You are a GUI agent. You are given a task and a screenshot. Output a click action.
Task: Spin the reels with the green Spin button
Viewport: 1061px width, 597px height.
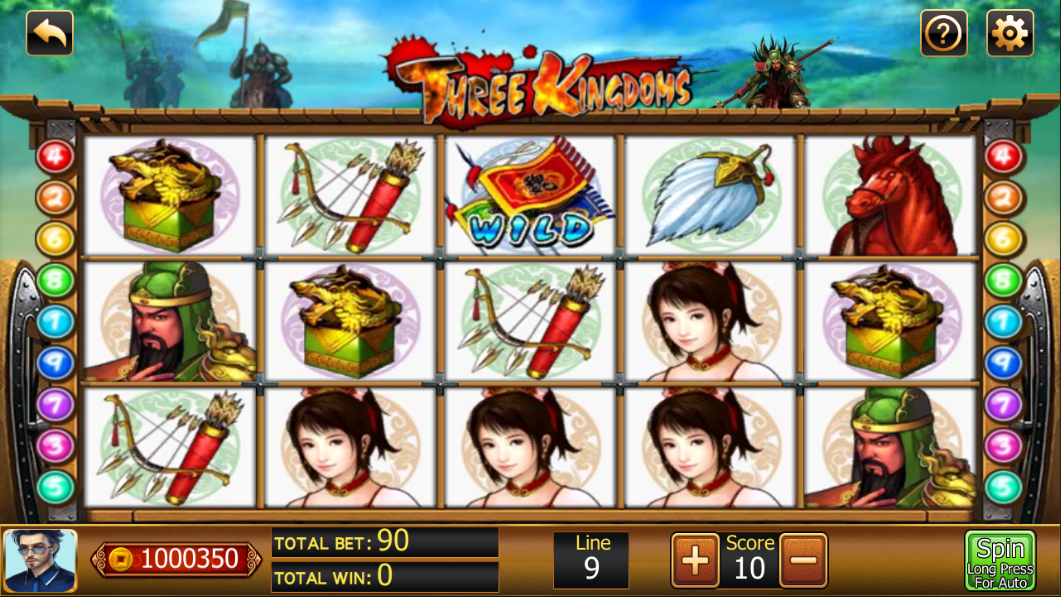[1000, 560]
